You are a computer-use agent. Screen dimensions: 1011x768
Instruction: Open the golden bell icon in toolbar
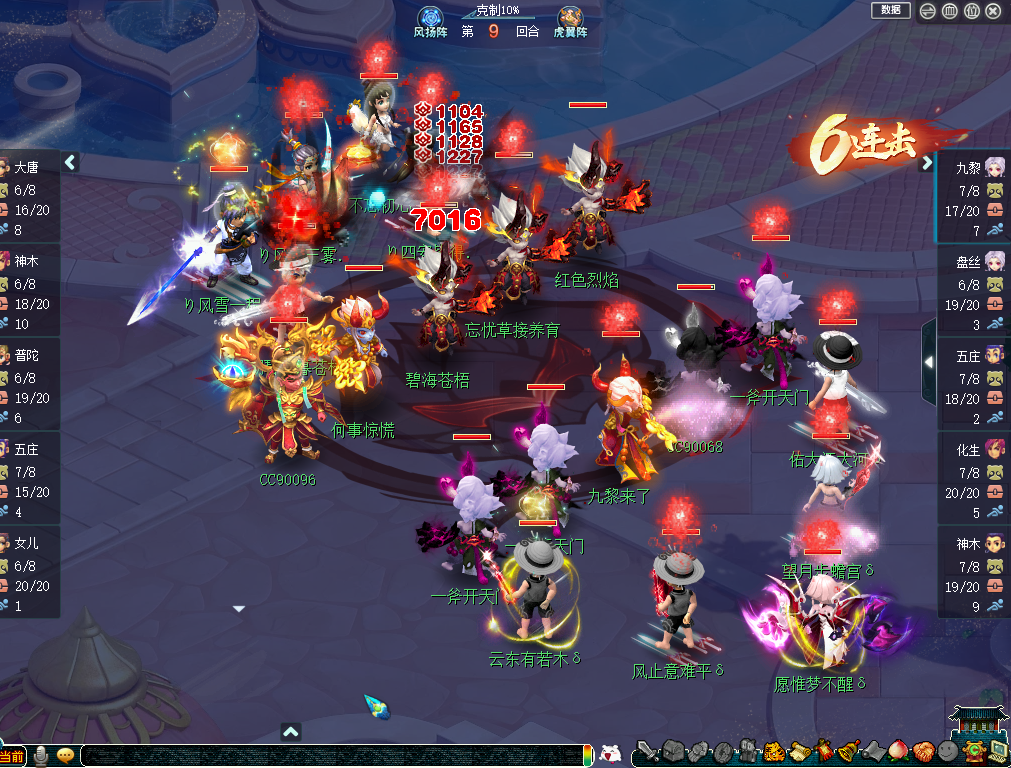[x=847, y=752]
